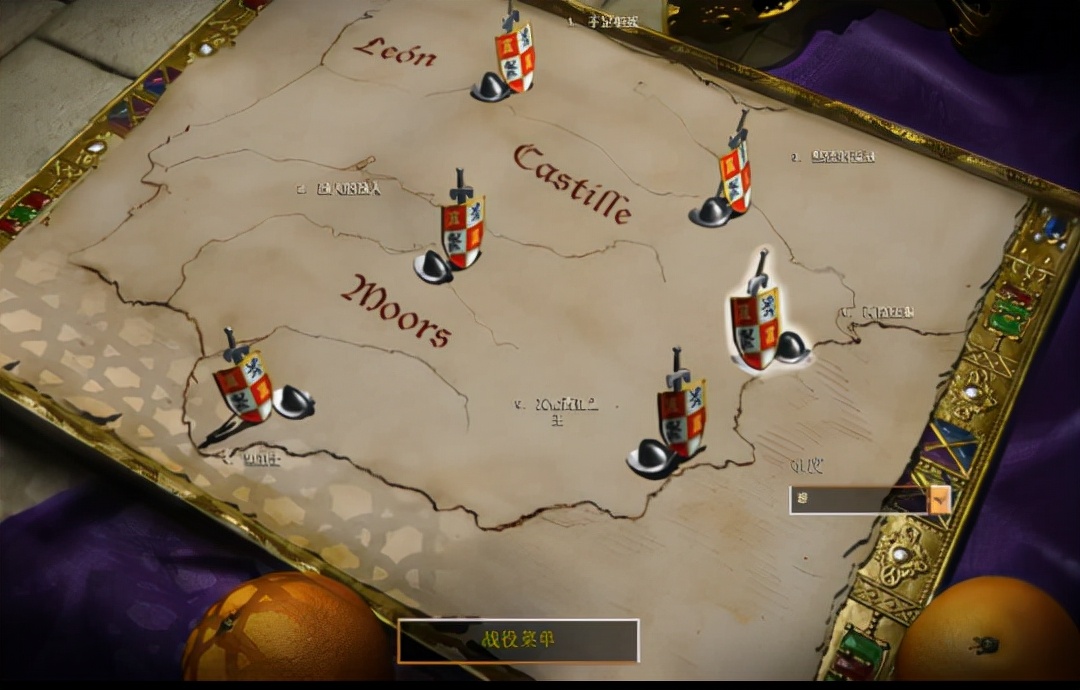Pick the scenario 3 shield above the Moors label

tap(462, 232)
